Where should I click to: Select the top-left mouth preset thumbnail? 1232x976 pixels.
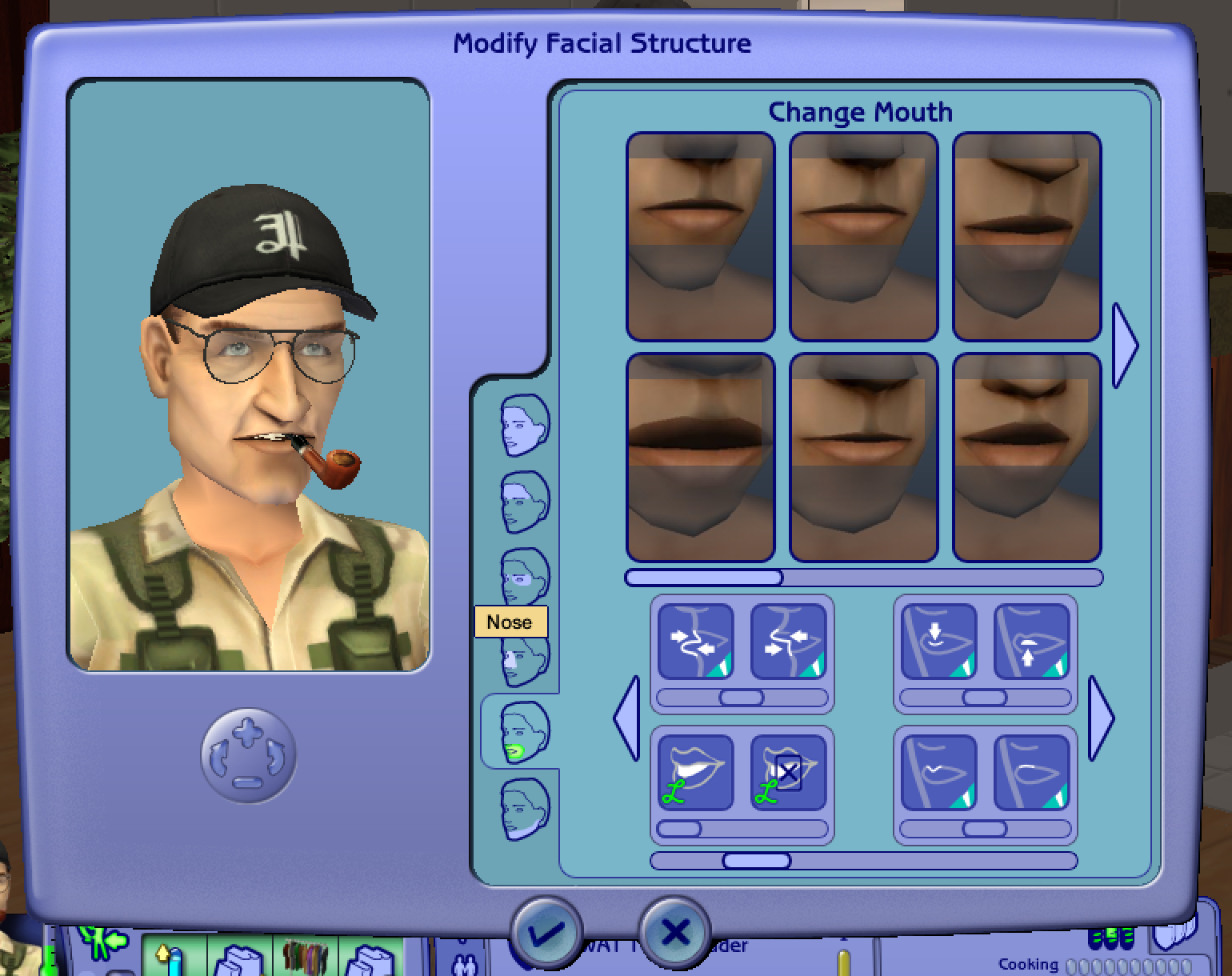tap(701, 236)
